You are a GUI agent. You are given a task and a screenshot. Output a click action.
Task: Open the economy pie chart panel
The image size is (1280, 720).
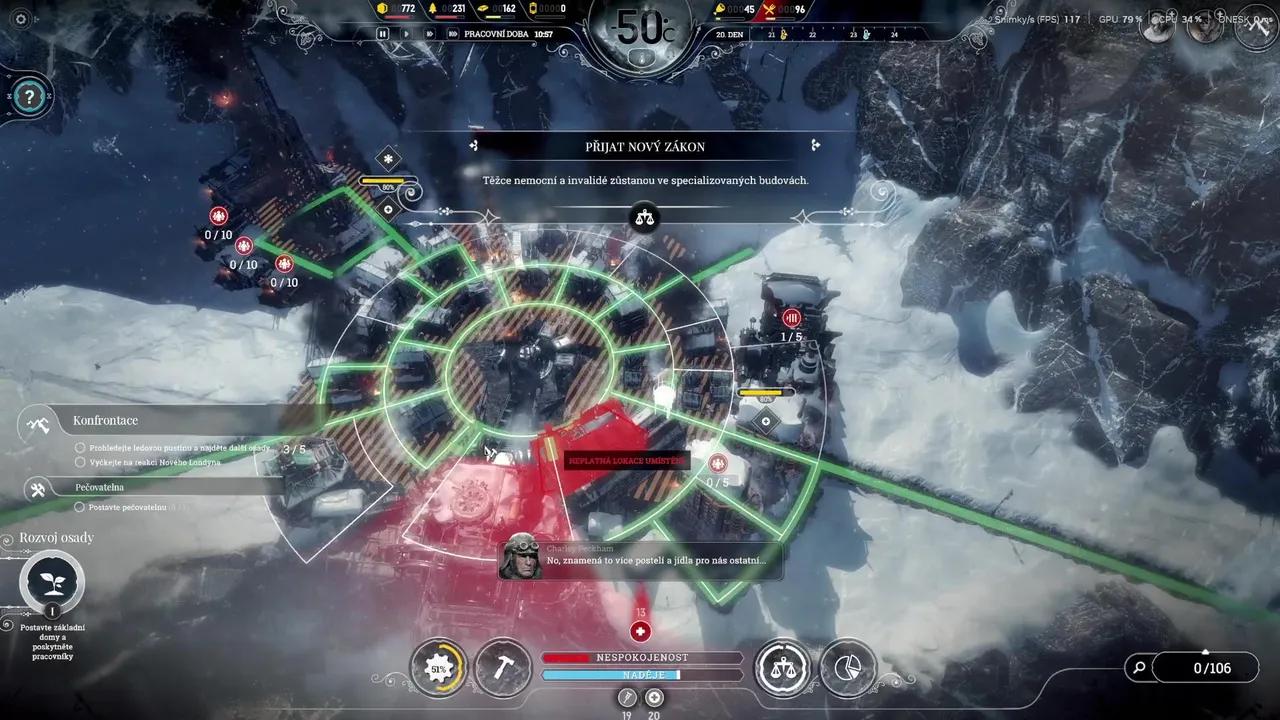pyautogui.click(x=847, y=668)
